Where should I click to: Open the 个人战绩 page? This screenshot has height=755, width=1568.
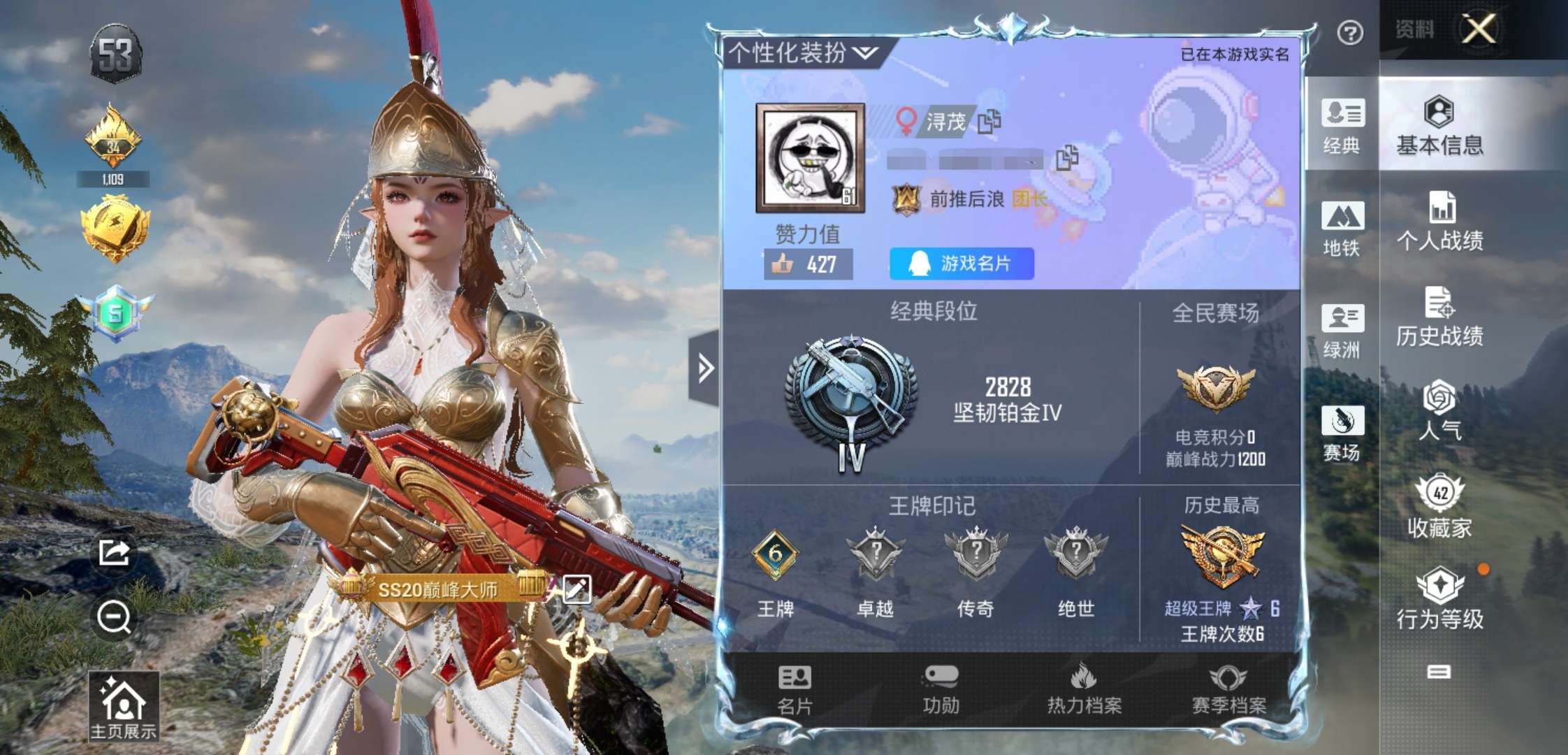pos(1439,221)
